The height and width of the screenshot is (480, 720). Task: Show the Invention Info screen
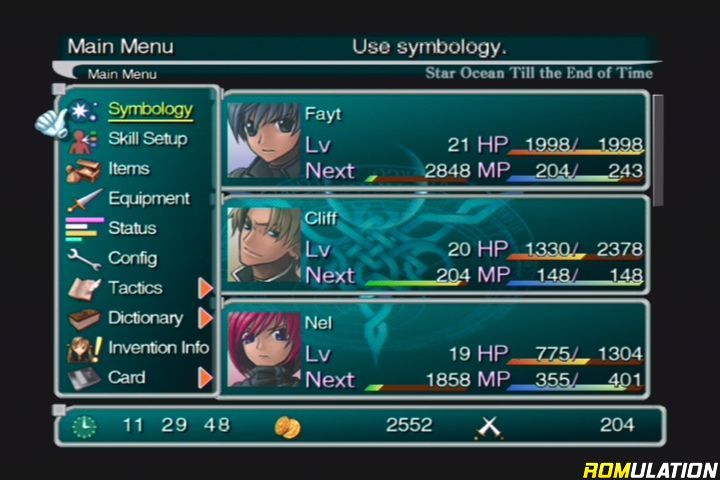click(x=158, y=348)
